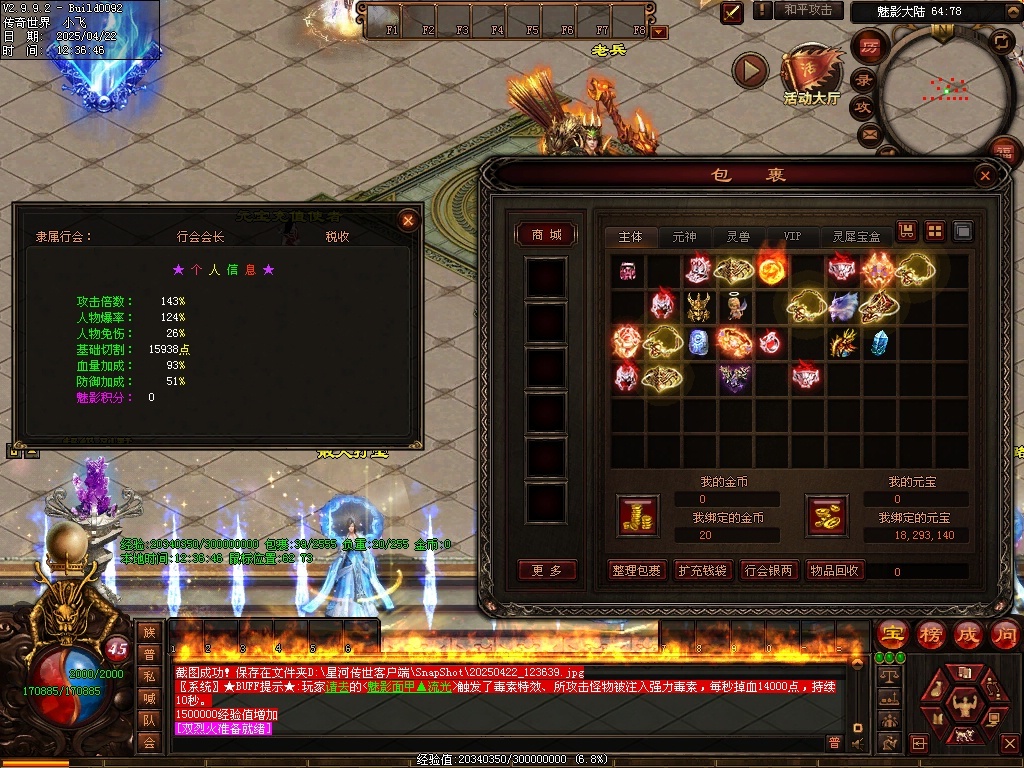Open the 活动大厅 activity hall
This screenshot has width=1024, height=768.
coord(811,76)
